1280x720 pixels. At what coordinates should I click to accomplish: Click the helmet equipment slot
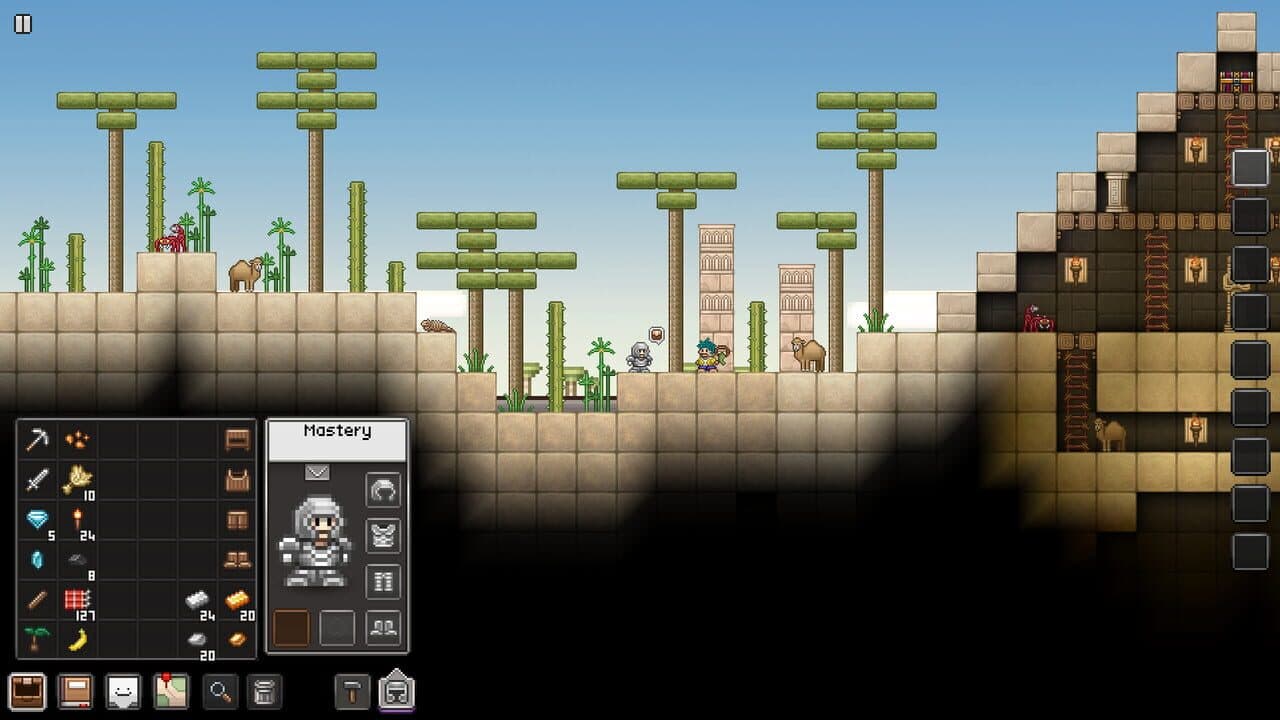pos(383,490)
